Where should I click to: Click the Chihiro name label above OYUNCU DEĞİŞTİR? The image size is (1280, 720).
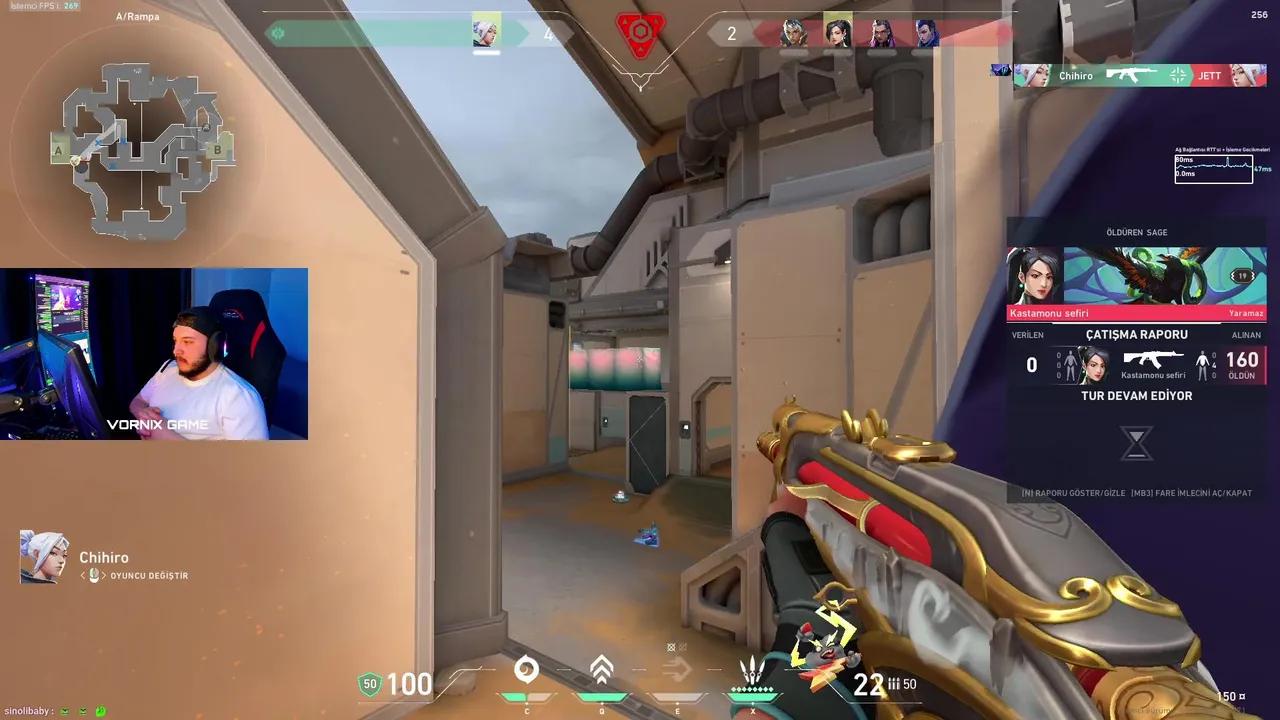(x=106, y=557)
